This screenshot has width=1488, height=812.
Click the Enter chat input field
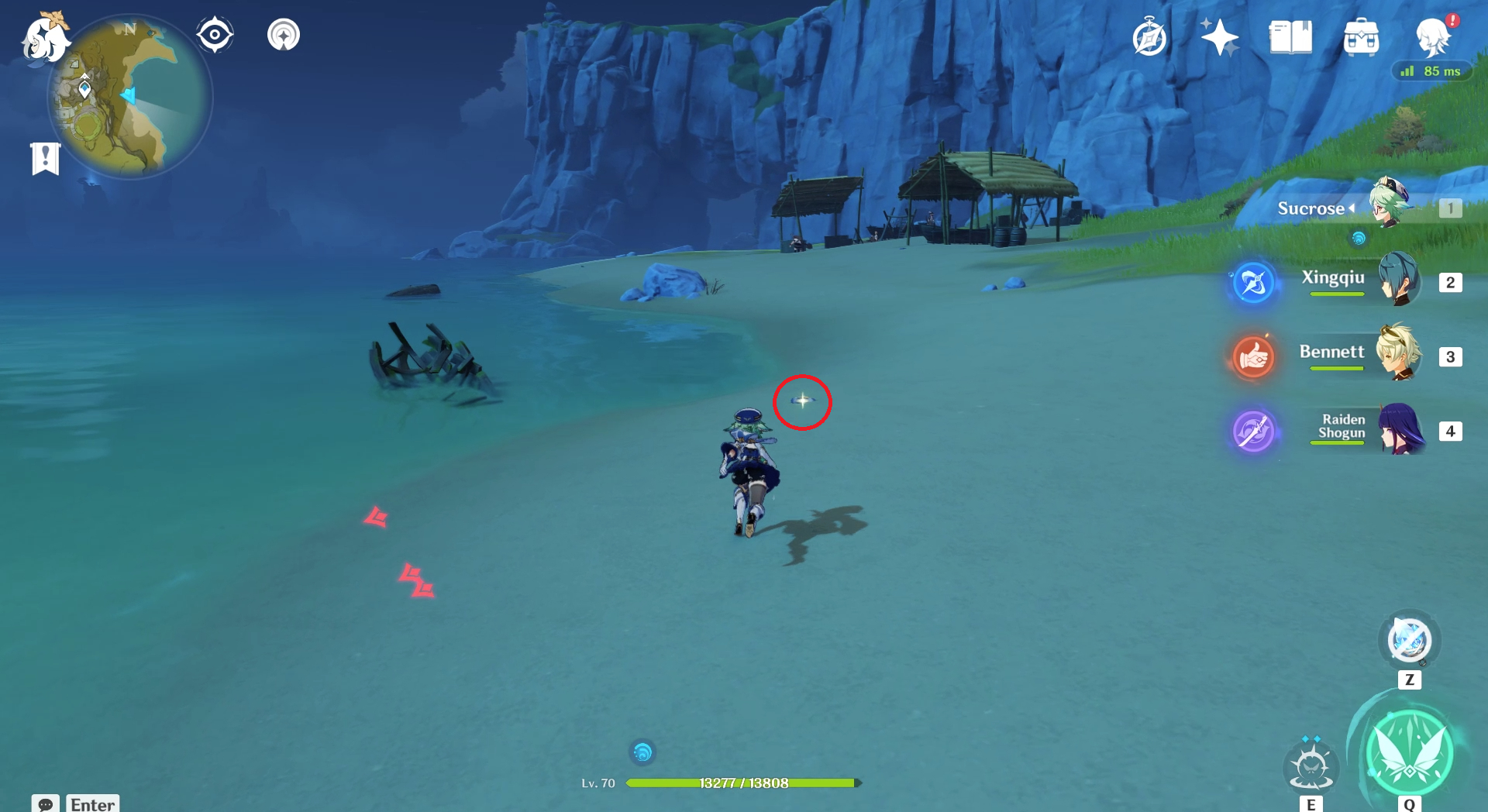92,804
